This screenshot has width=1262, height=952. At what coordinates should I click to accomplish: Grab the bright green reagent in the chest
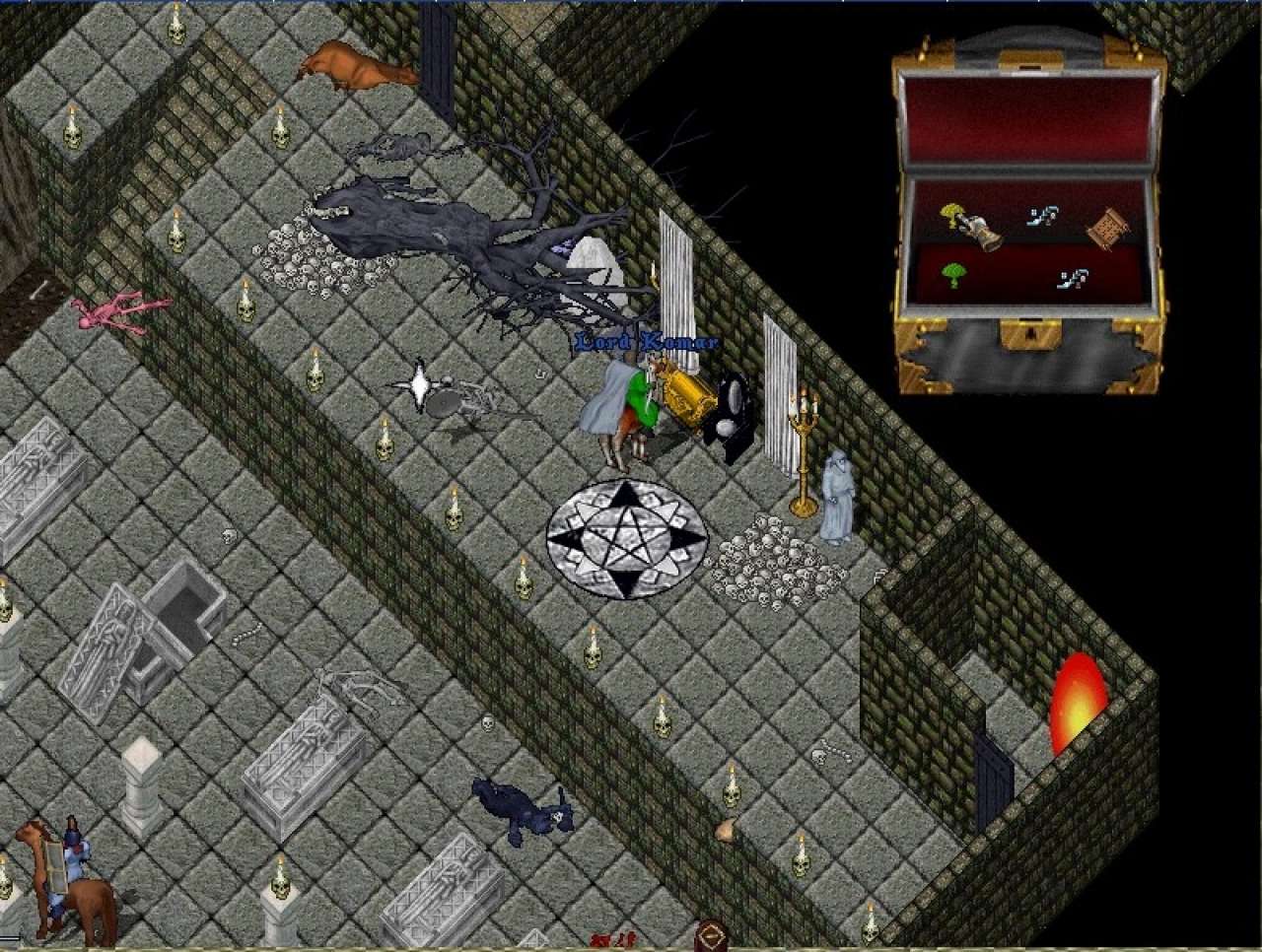pos(953,274)
